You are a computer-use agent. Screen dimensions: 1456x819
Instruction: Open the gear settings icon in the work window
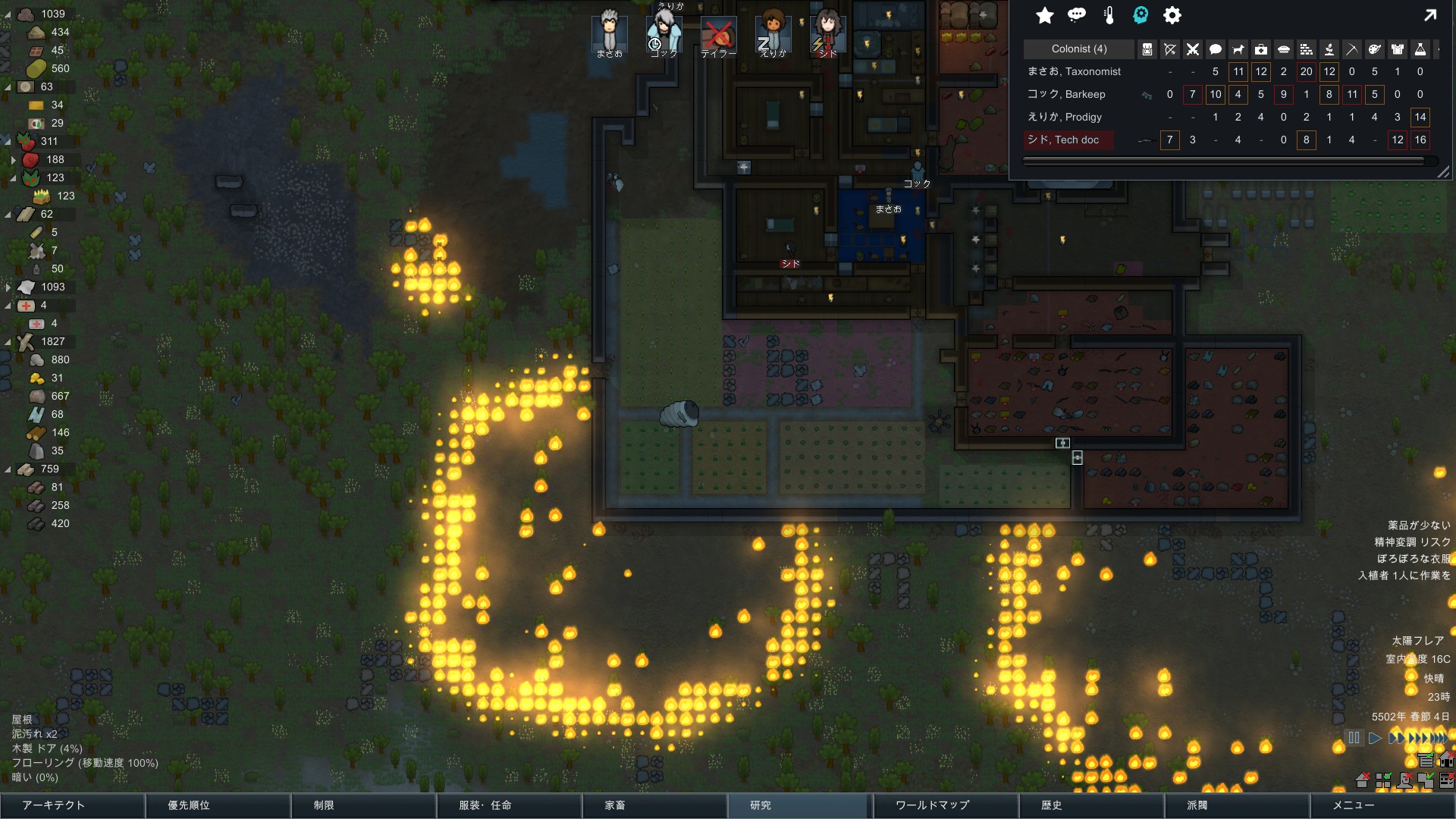click(x=1171, y=15)
